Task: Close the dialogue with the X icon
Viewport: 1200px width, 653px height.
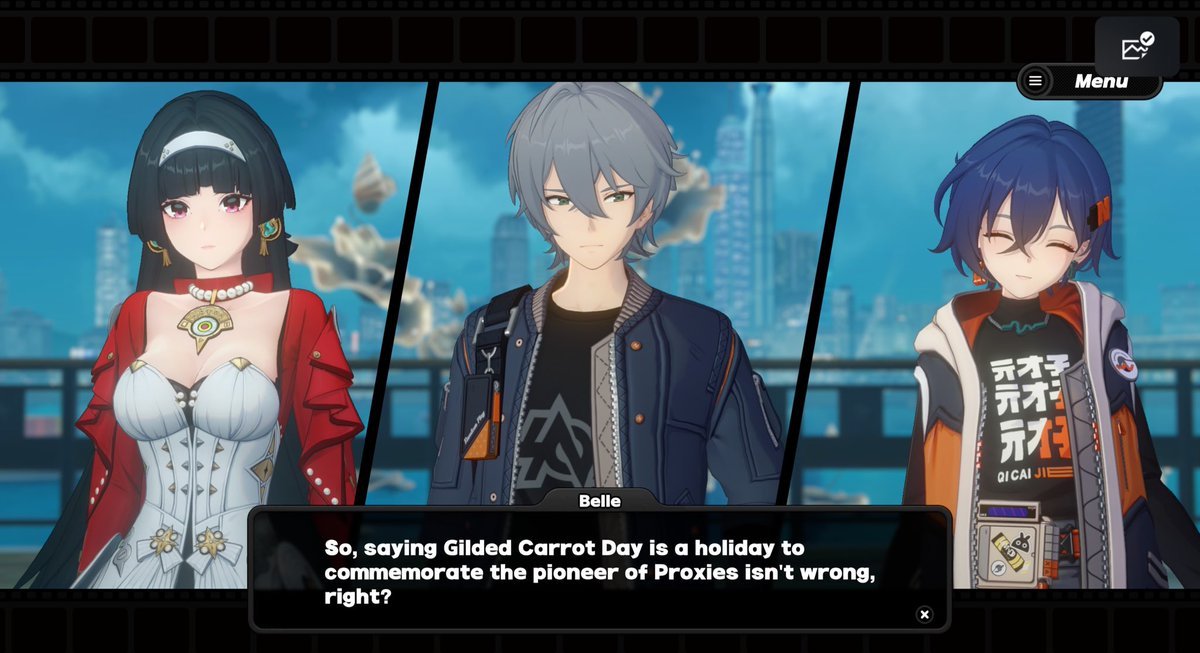Action: [925, 614]
